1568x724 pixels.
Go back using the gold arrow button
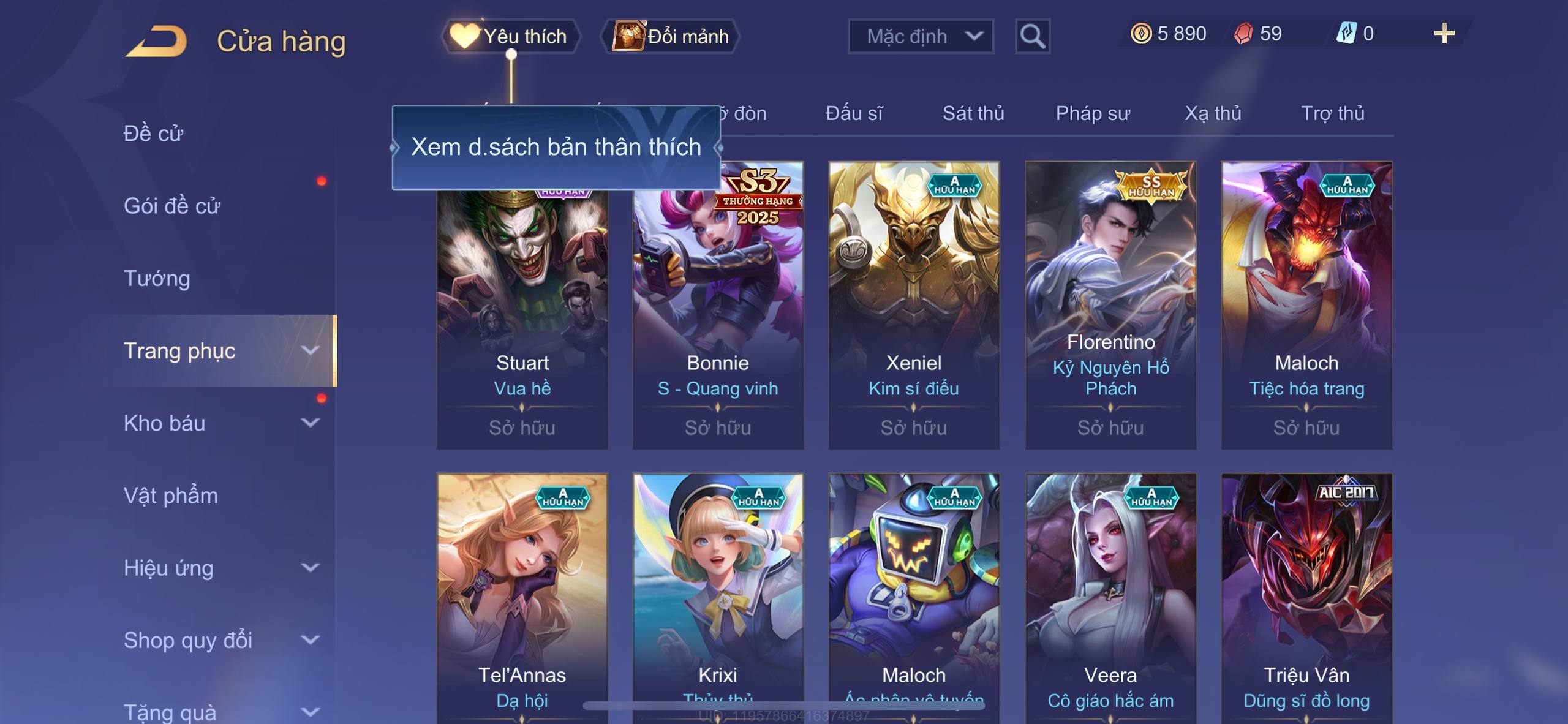[156, 42]
